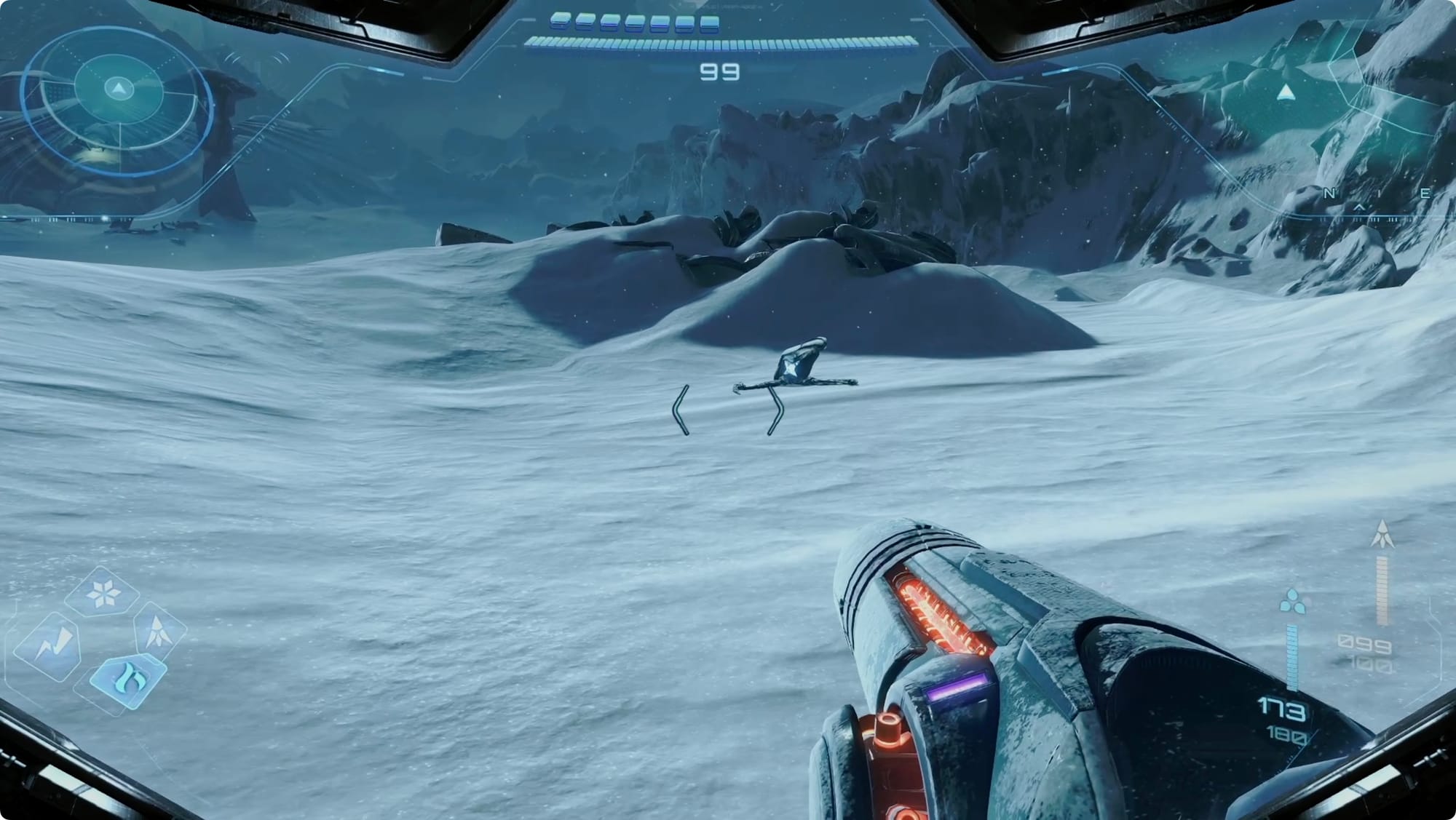Click the missile icon above the orange gauge
This screenshot has width=1456, height=820.
click(x=1382, y=535)
